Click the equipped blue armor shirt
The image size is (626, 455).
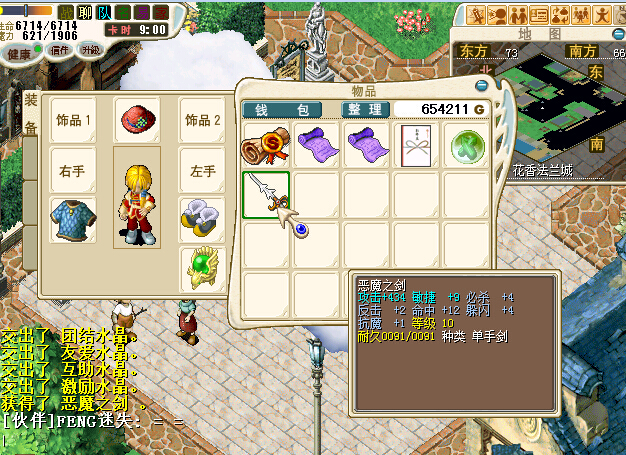(x=72, y=220)
